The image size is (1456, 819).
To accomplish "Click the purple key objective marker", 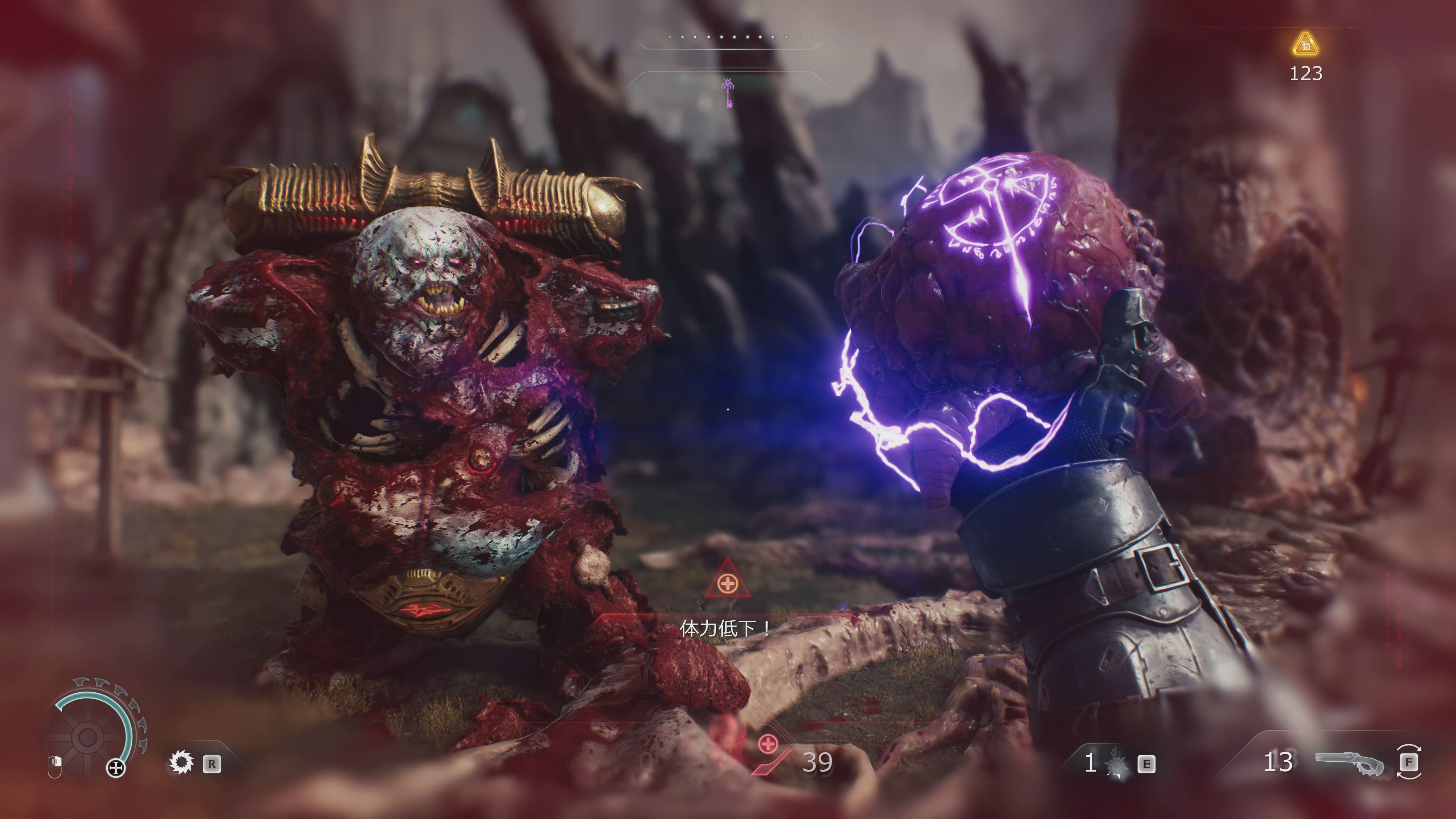I will coord(728,93).
